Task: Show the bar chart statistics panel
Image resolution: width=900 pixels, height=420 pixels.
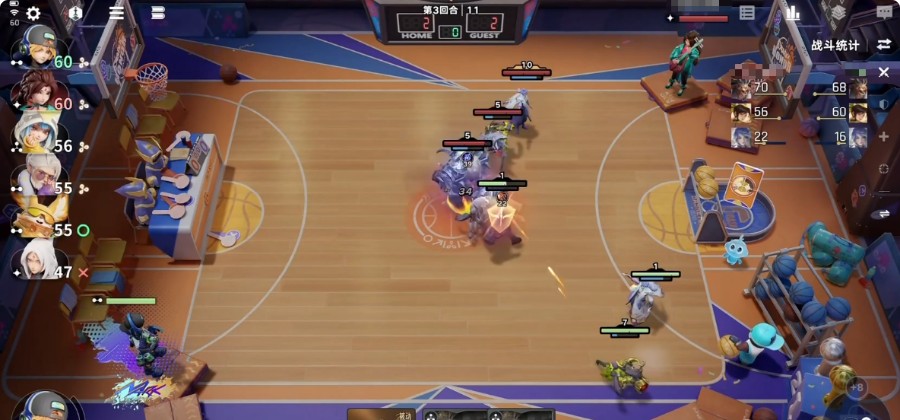Action: point(793,13)
